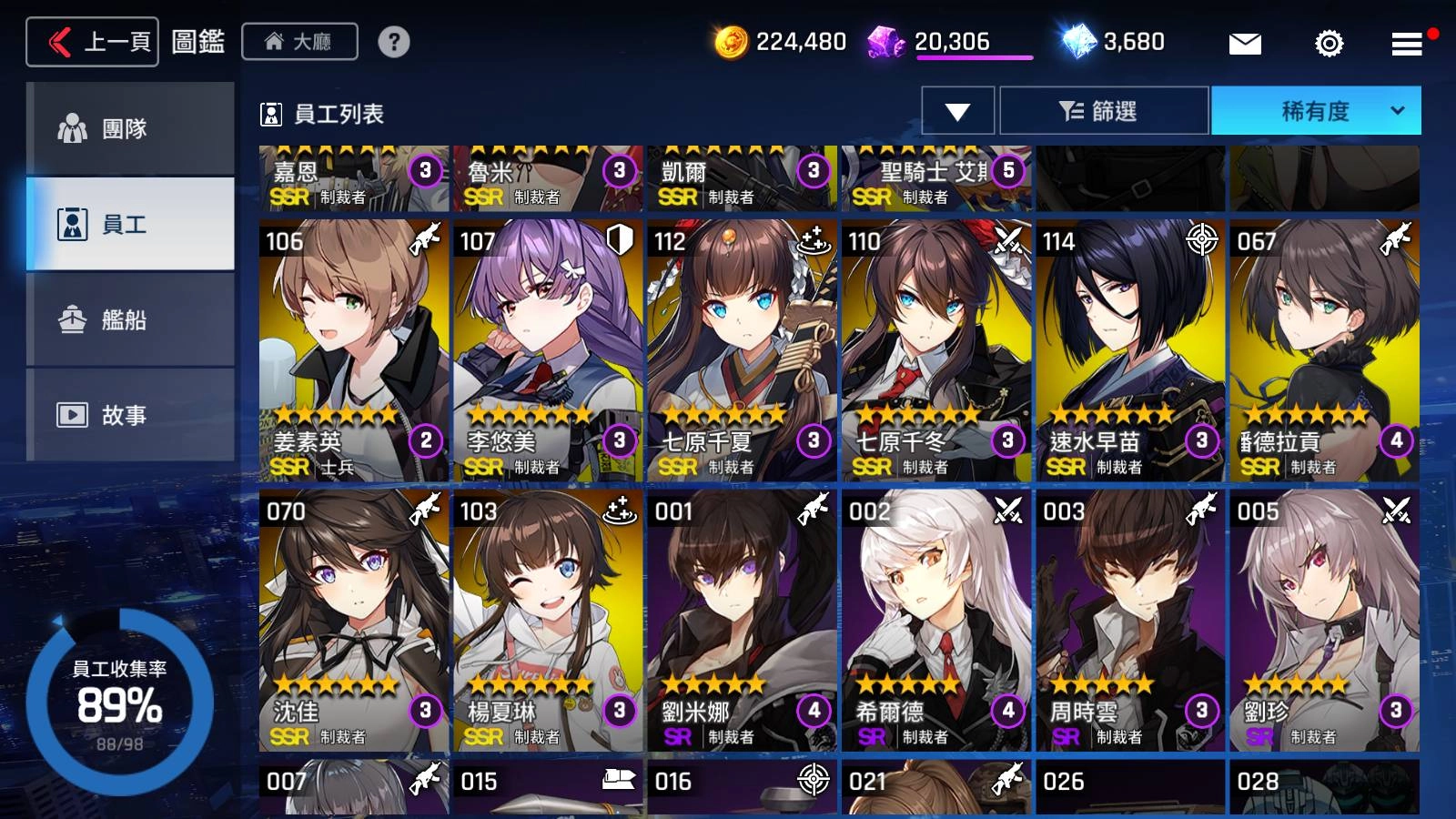Select the 員工 tab
1456x819 pixels.
[x=130, y=224]
